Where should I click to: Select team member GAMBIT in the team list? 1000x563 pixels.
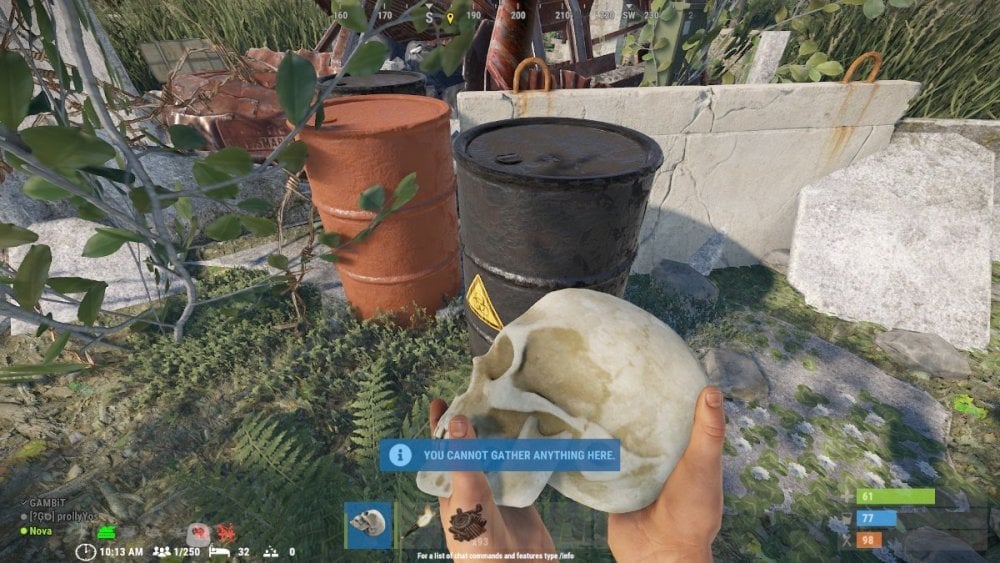[46, 501]
